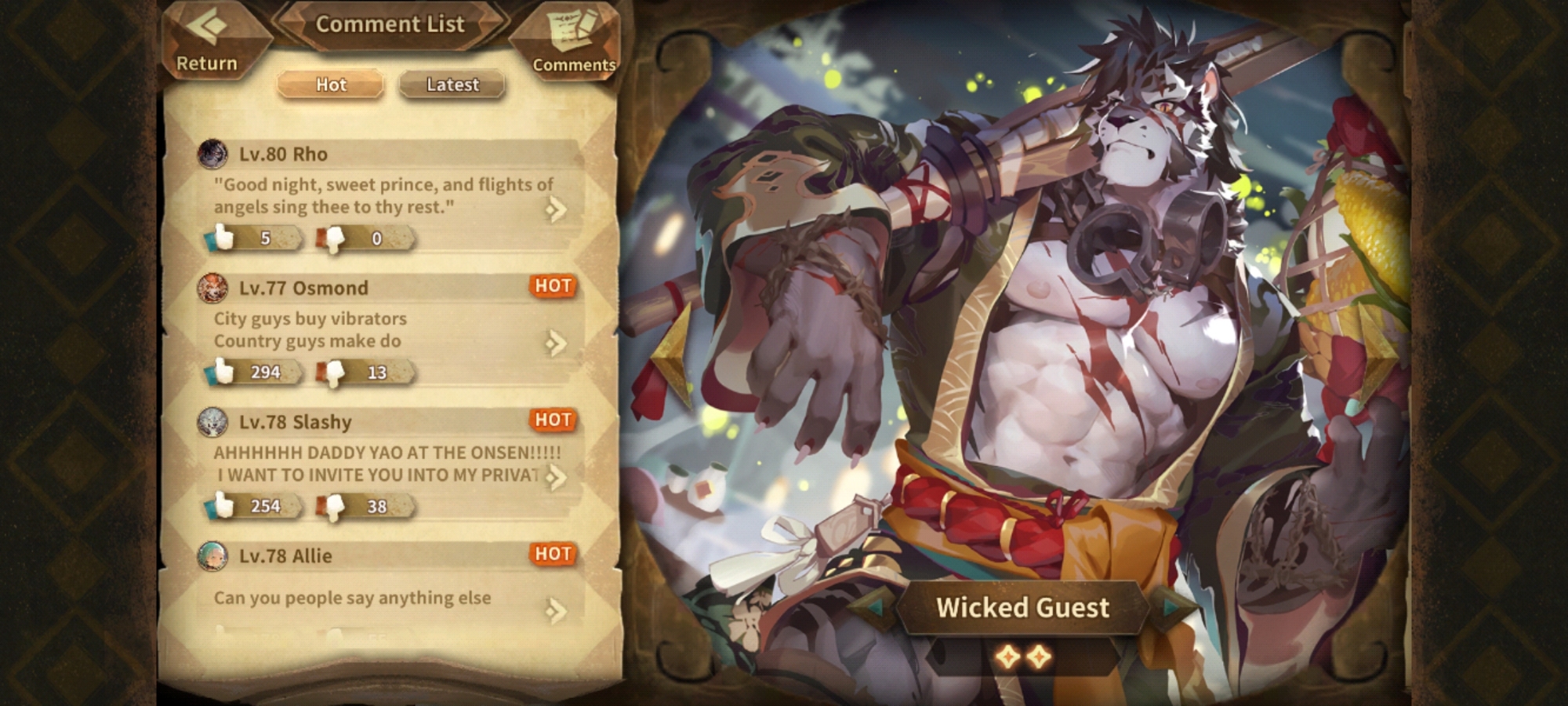Open Rho's player avatar
This screenshot has width=1568, height=706.
(x=212, y=155)
